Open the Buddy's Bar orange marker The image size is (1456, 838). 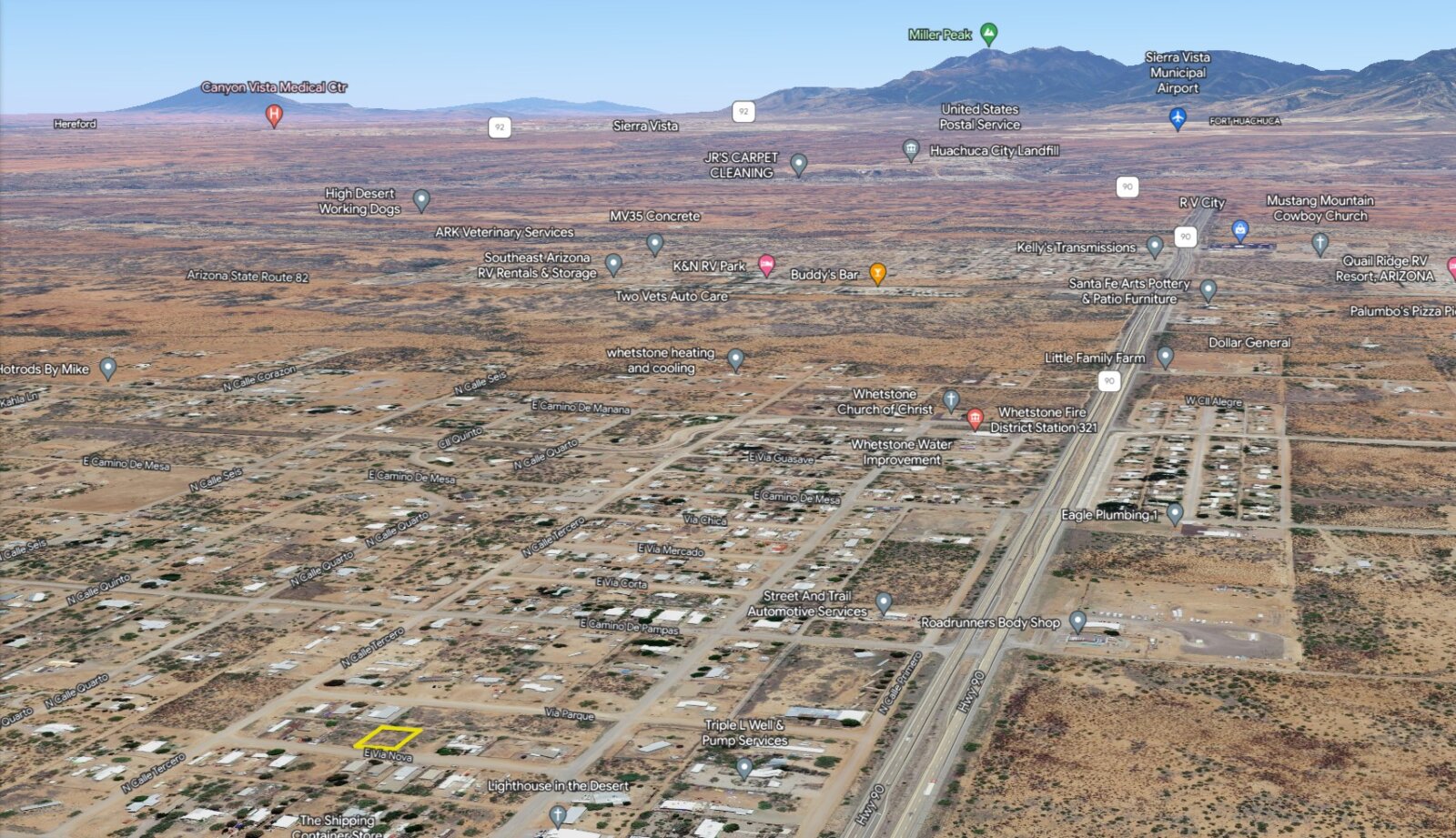(x=877, y=272)
